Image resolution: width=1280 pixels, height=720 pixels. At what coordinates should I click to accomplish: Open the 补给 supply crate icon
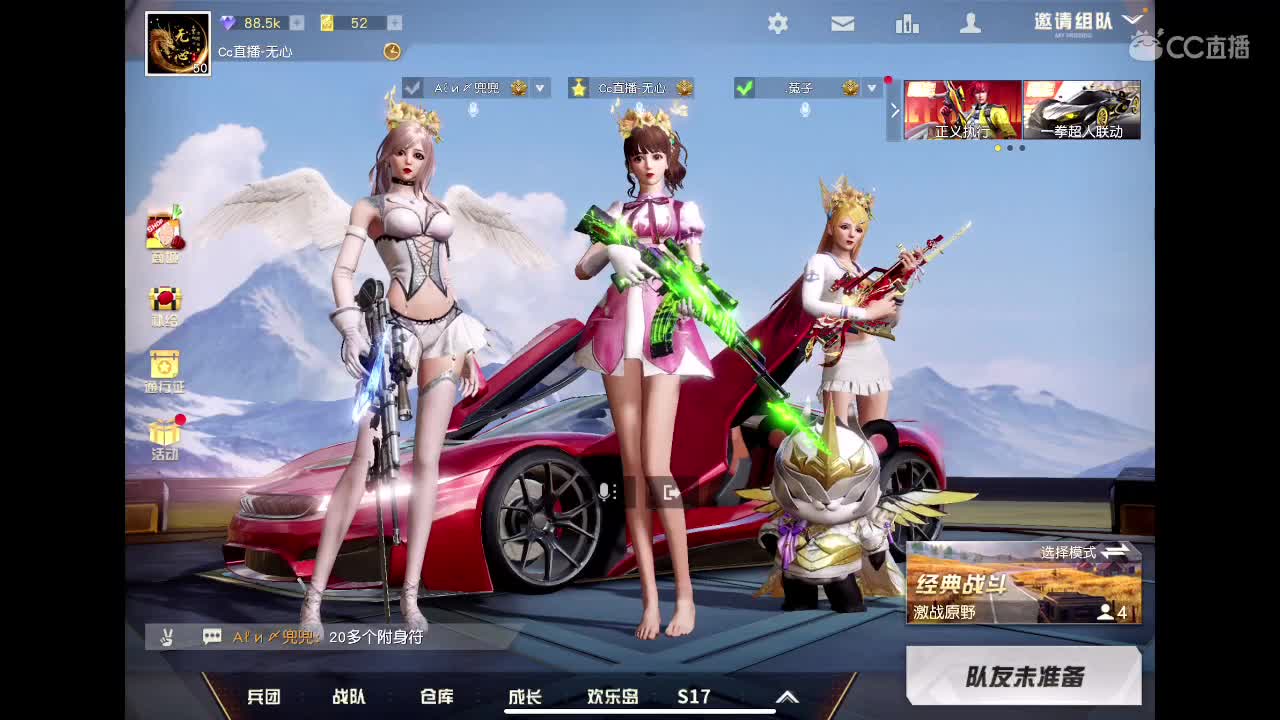tap(164, 300)
